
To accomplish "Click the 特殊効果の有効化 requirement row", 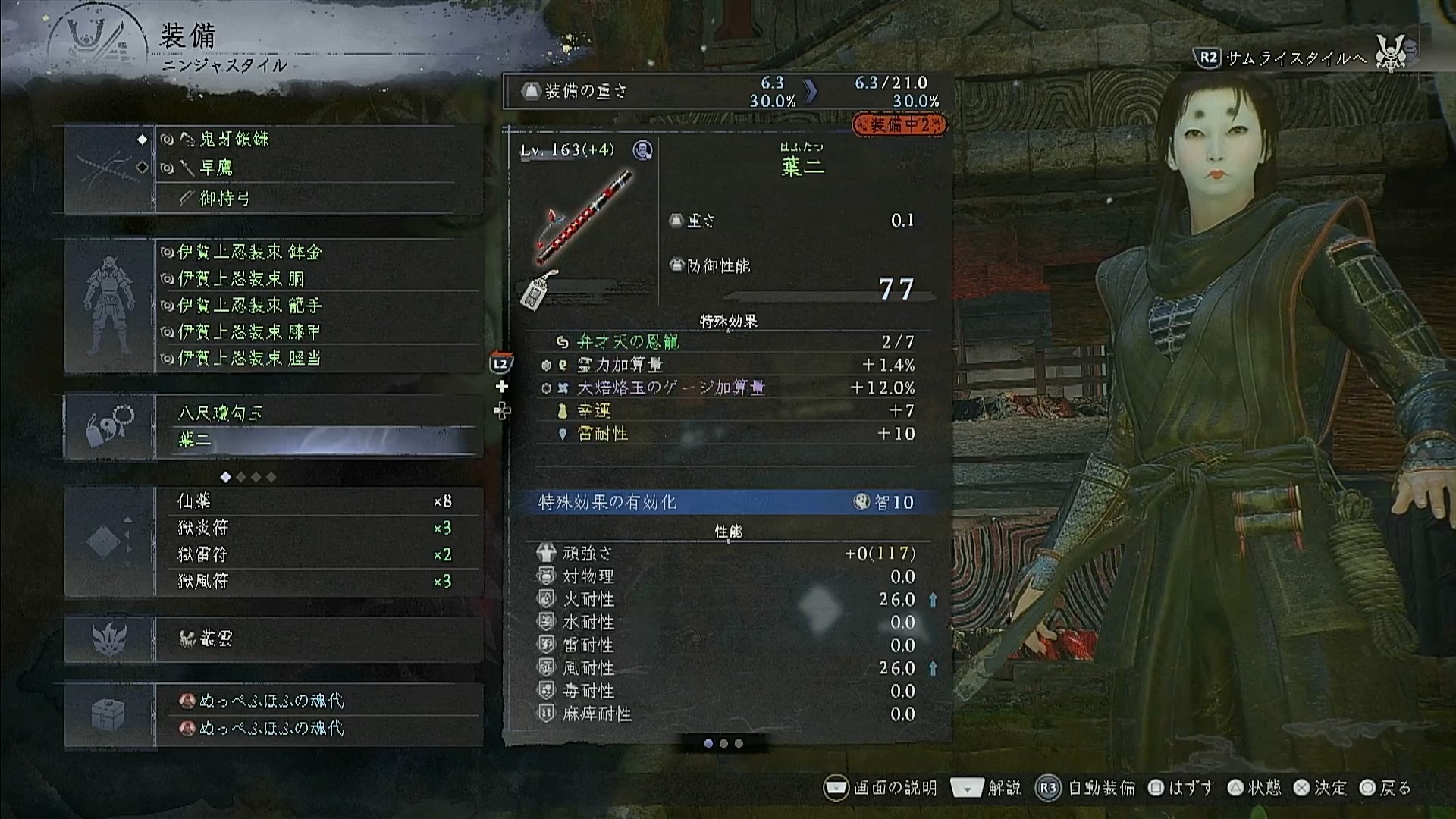I will tap(726, 502).
